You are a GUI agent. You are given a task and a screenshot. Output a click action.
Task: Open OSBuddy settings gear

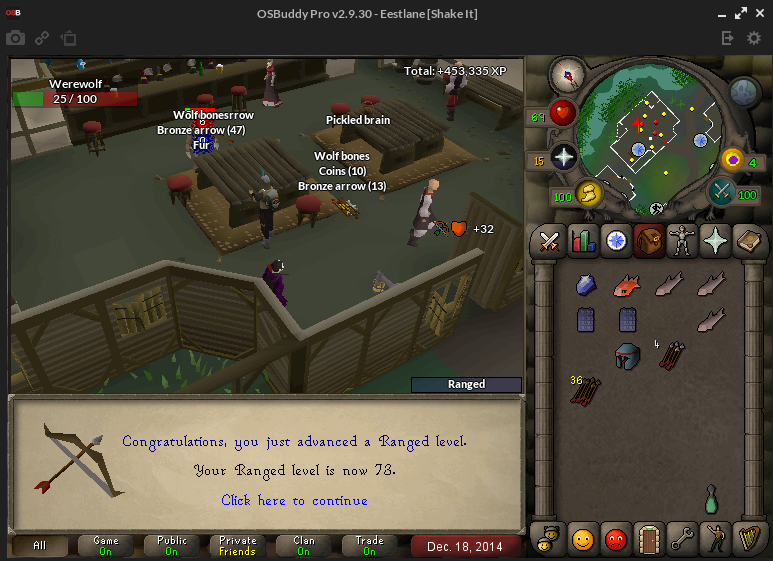[754, 38]
